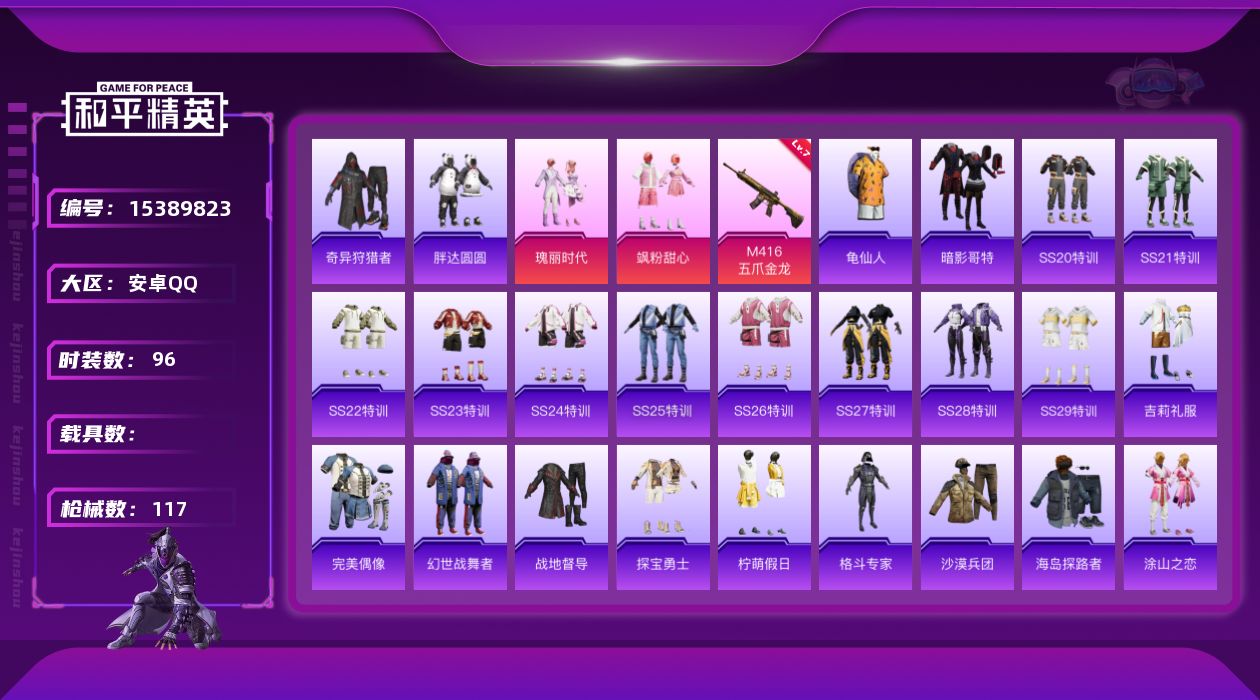This screenshot has height=700, width=1260.
Task: Select the SS26特训 outfit card
Action: [x=764, y=364]
